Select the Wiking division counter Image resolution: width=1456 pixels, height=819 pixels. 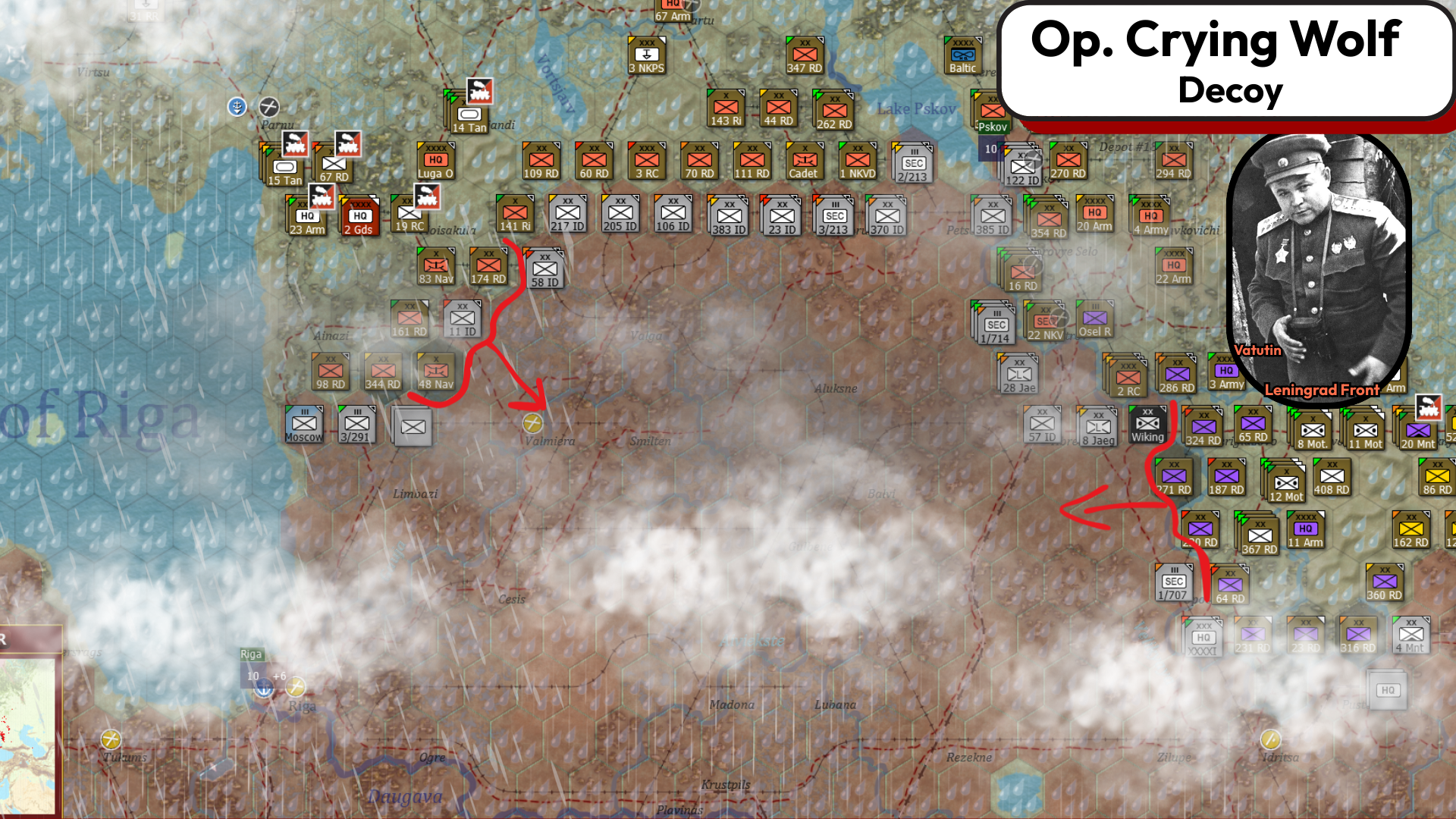click(x=1147, y=425)
